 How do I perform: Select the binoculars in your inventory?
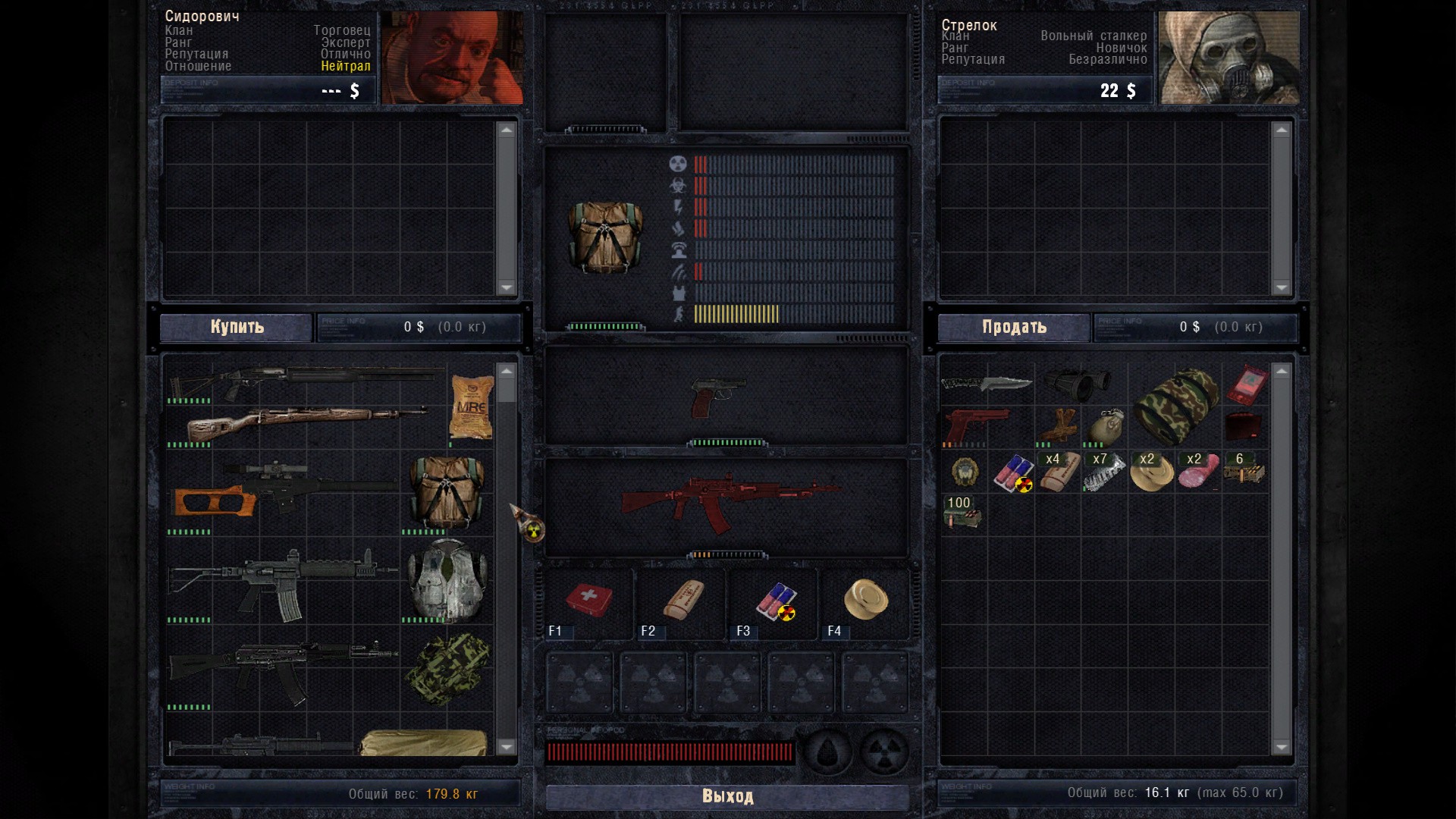[1076, 384]
